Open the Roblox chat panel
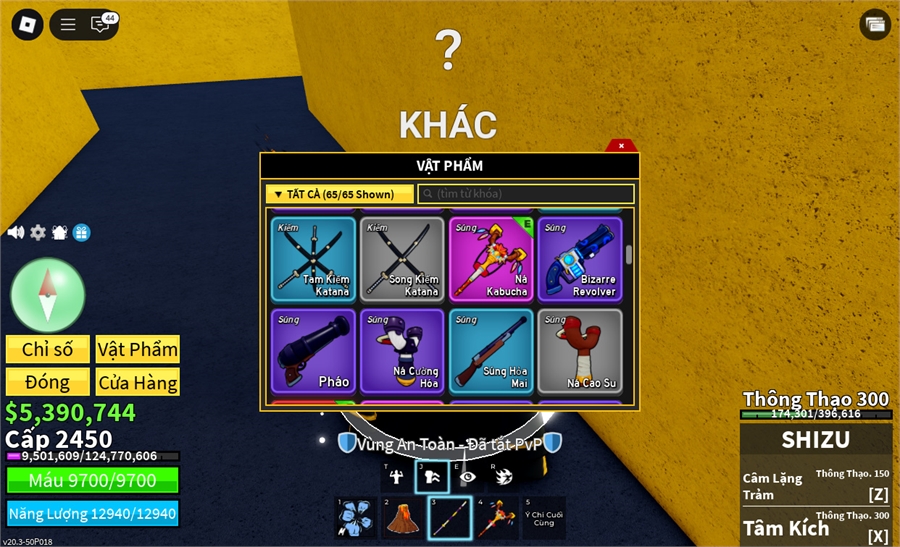Screen dimensions: 900x547 pyautogui.click(x=101, y=24)
